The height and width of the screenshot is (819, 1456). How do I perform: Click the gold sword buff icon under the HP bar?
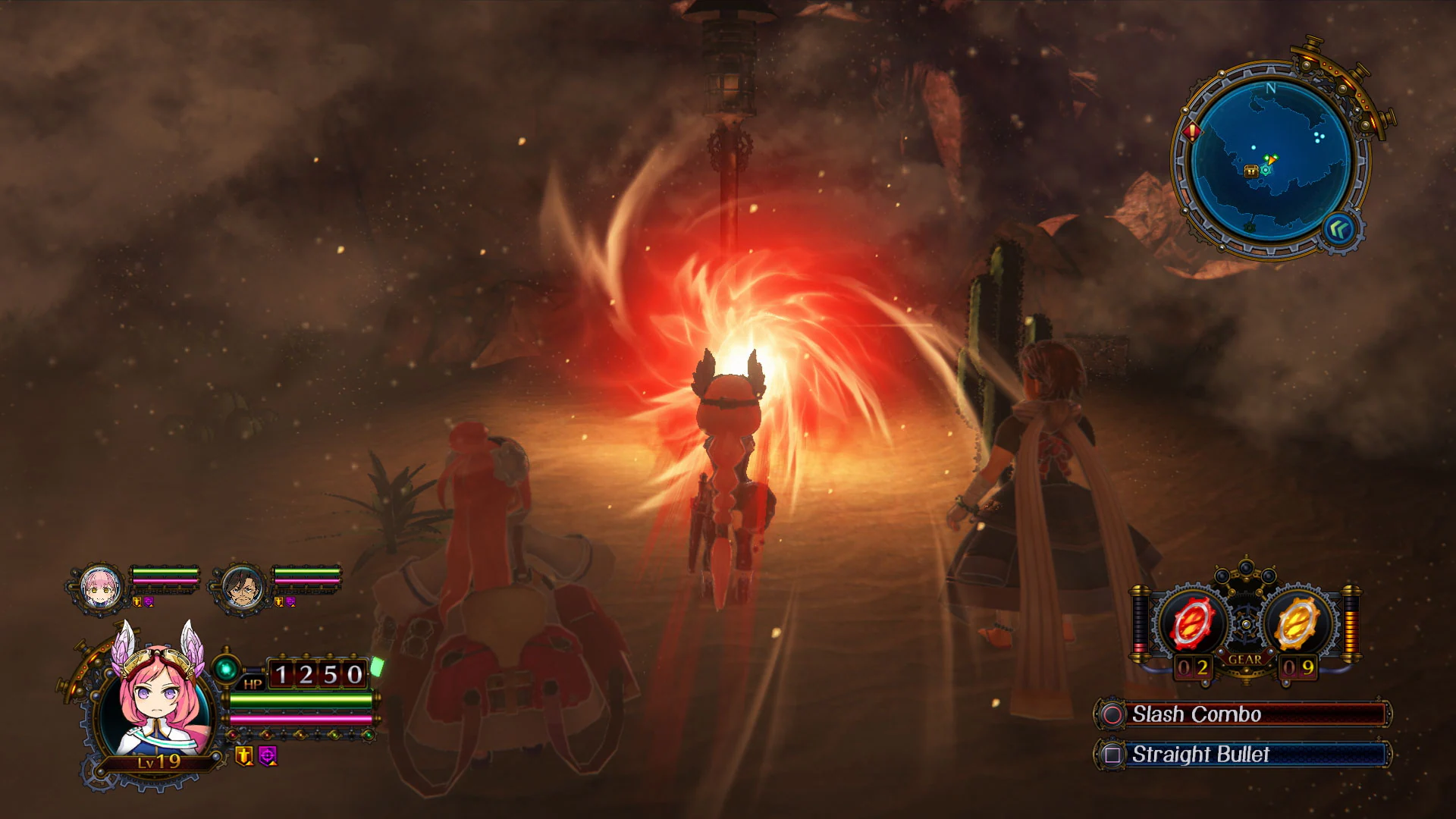click(243, 756)
